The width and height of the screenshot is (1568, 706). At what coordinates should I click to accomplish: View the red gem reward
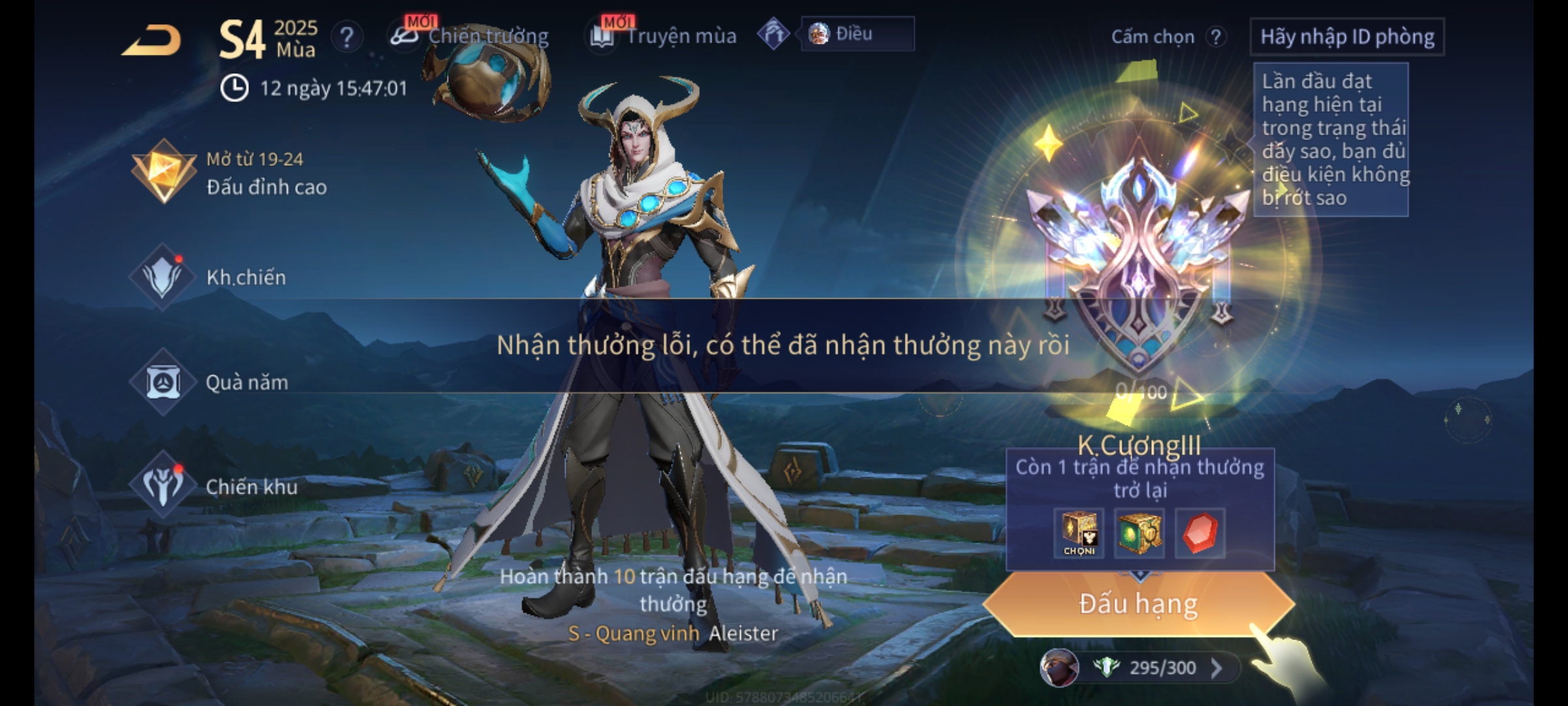coord(1200,533)
